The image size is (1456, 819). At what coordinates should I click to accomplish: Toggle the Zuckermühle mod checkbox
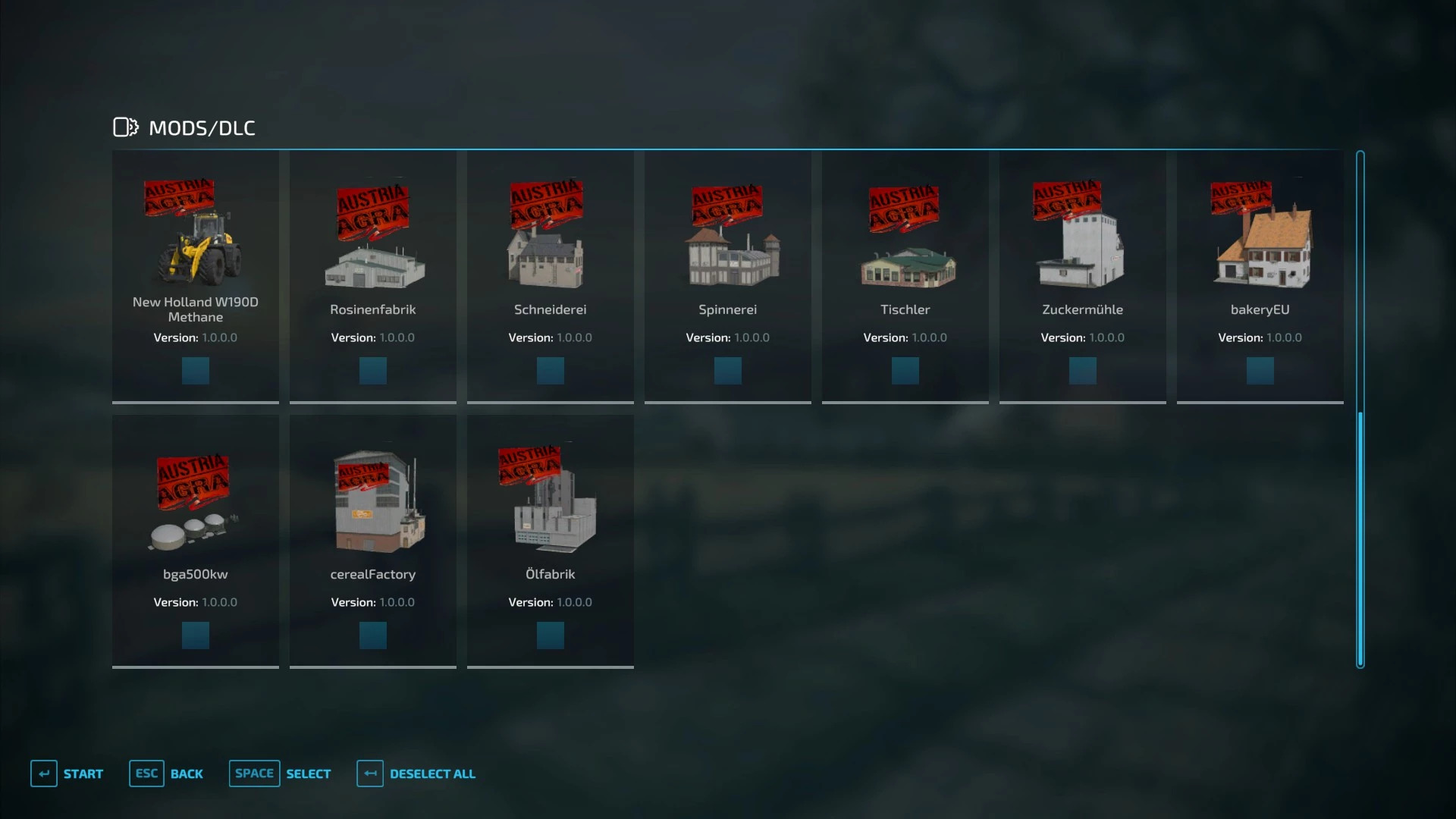[x=1082, y=371]
